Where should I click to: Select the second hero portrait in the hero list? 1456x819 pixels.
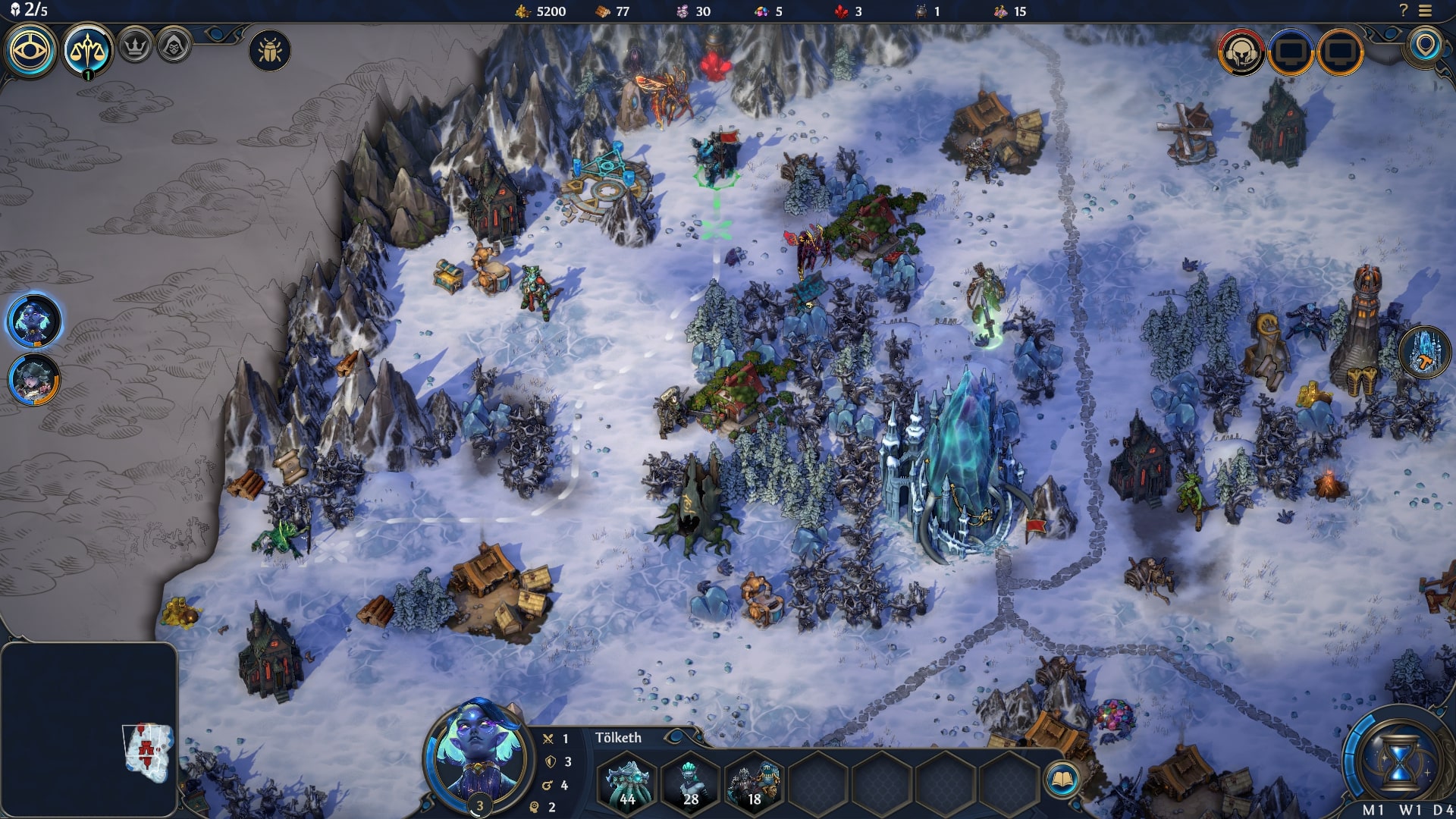34,378
